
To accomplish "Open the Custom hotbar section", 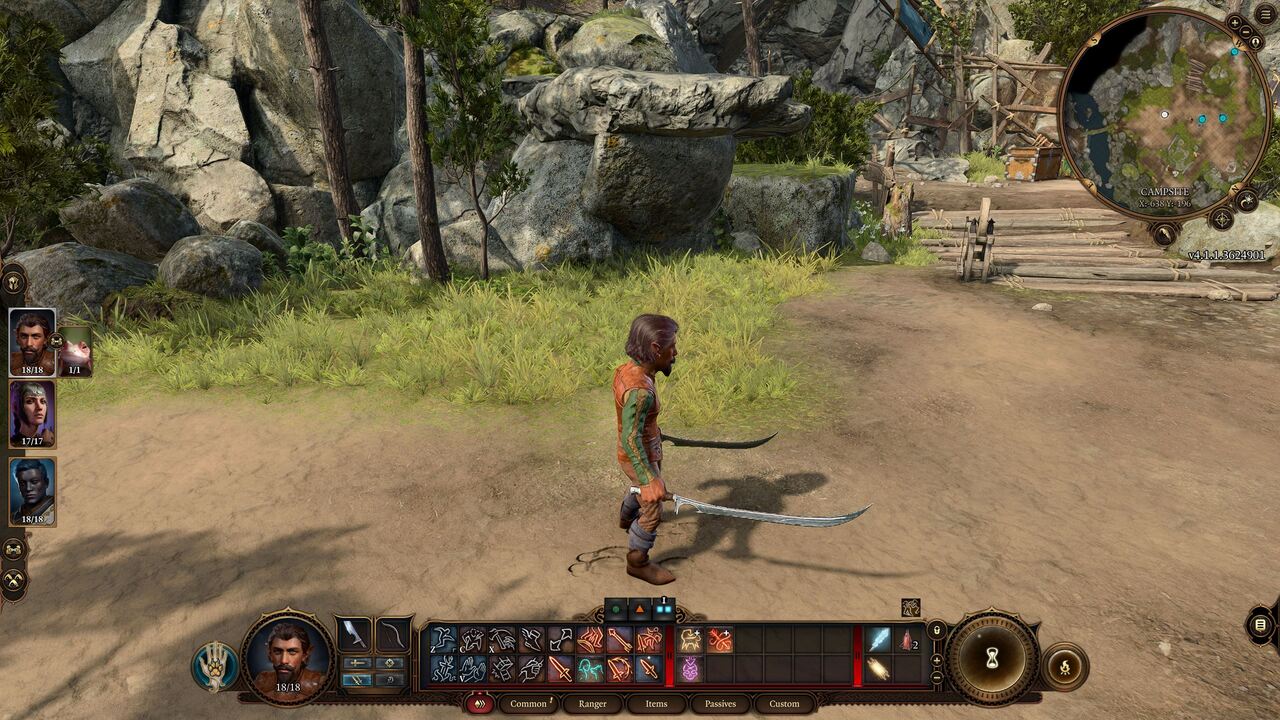I will pos(786,704).
